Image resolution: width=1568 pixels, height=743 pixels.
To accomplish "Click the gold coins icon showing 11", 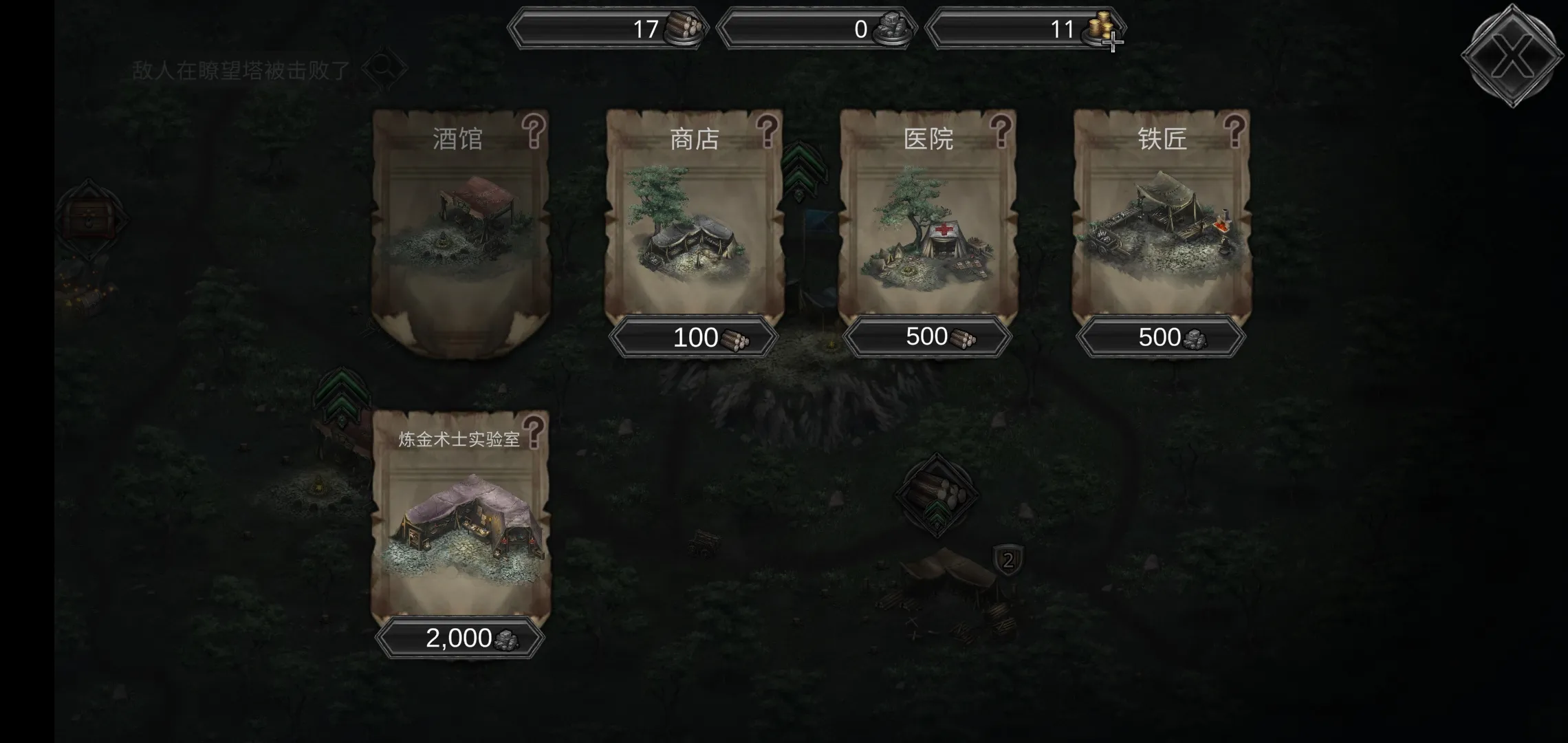I will [1100, 29].
